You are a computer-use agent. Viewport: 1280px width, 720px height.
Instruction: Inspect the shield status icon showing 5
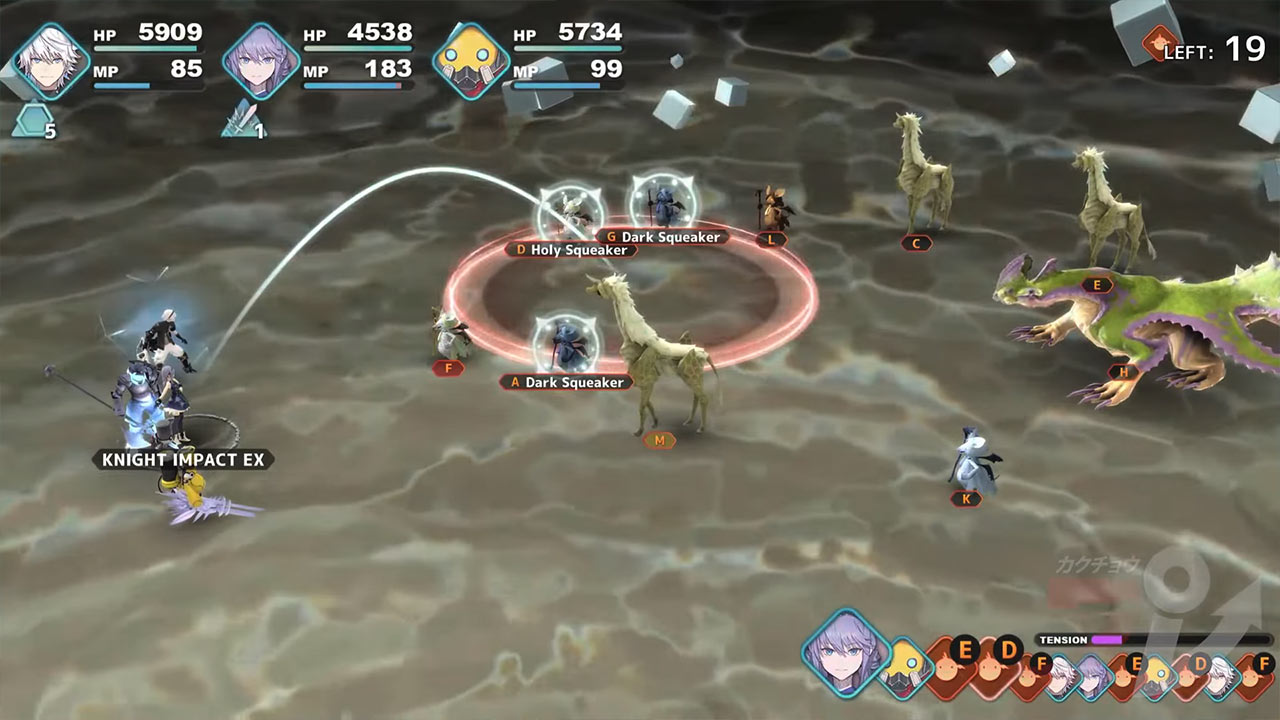pos(33,123)
